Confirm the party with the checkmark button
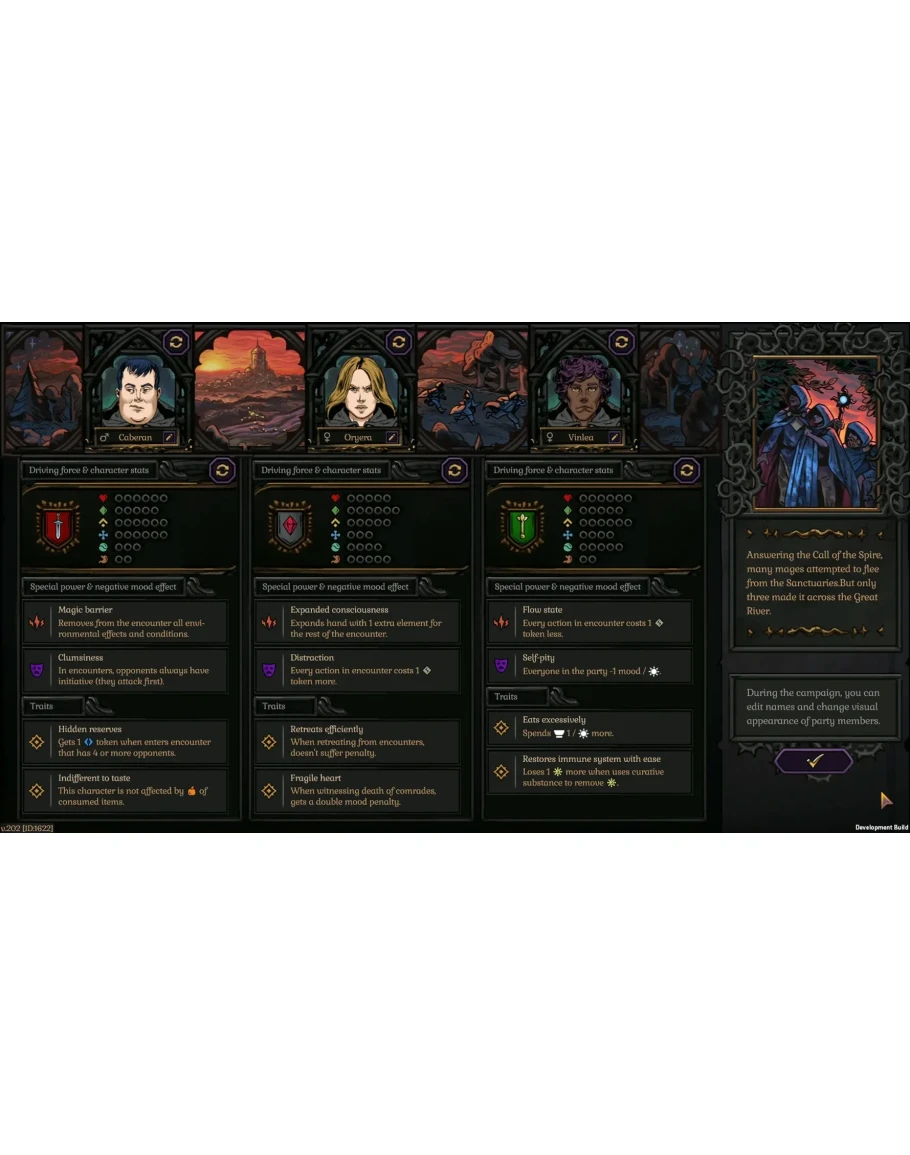 pyautogui.click(x=813, y=761)
